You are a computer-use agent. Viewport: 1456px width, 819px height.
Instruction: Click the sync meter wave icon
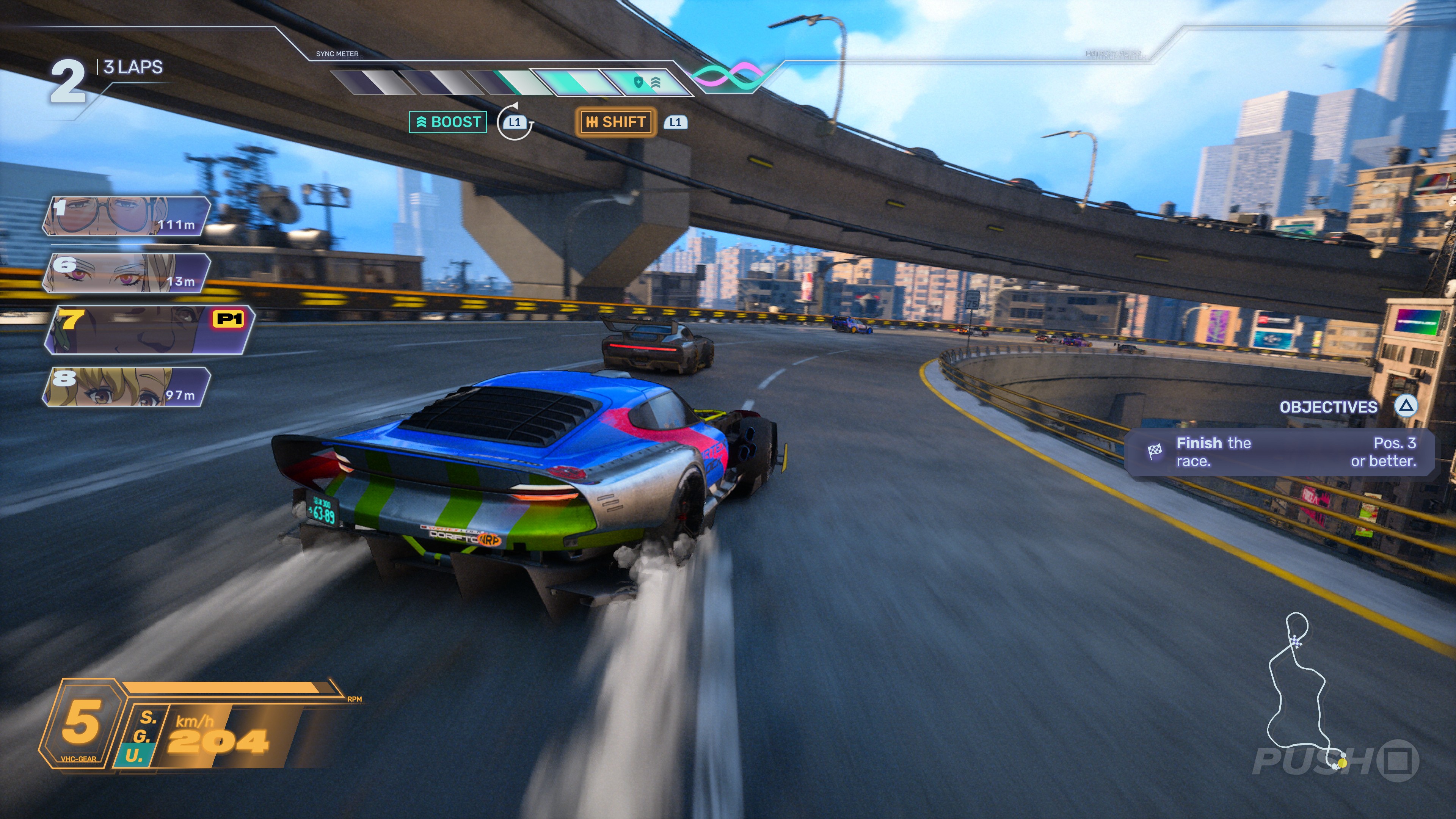click(x=728, y=77)
